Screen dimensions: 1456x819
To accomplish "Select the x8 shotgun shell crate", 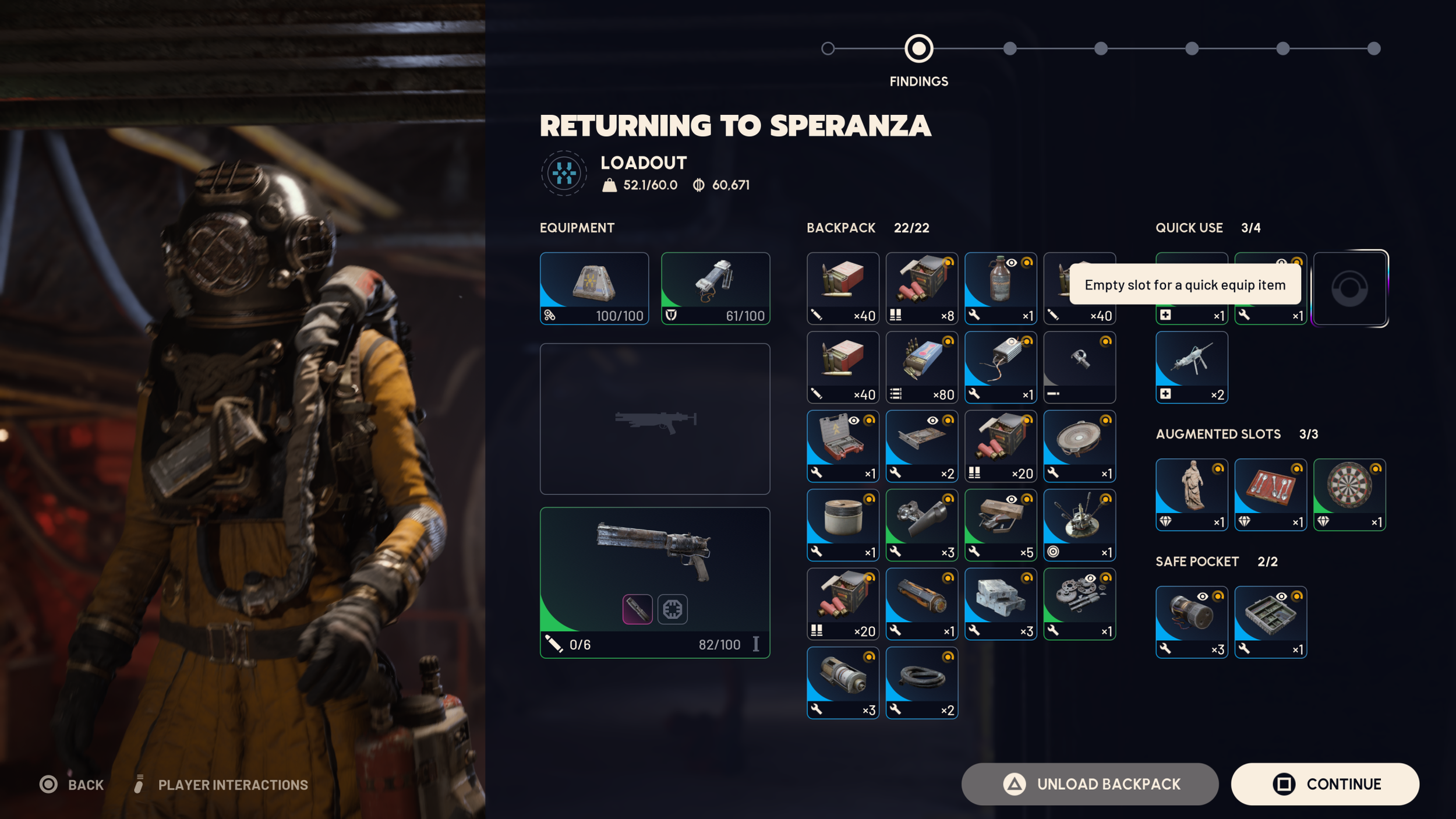I will (x=921, y=288).
